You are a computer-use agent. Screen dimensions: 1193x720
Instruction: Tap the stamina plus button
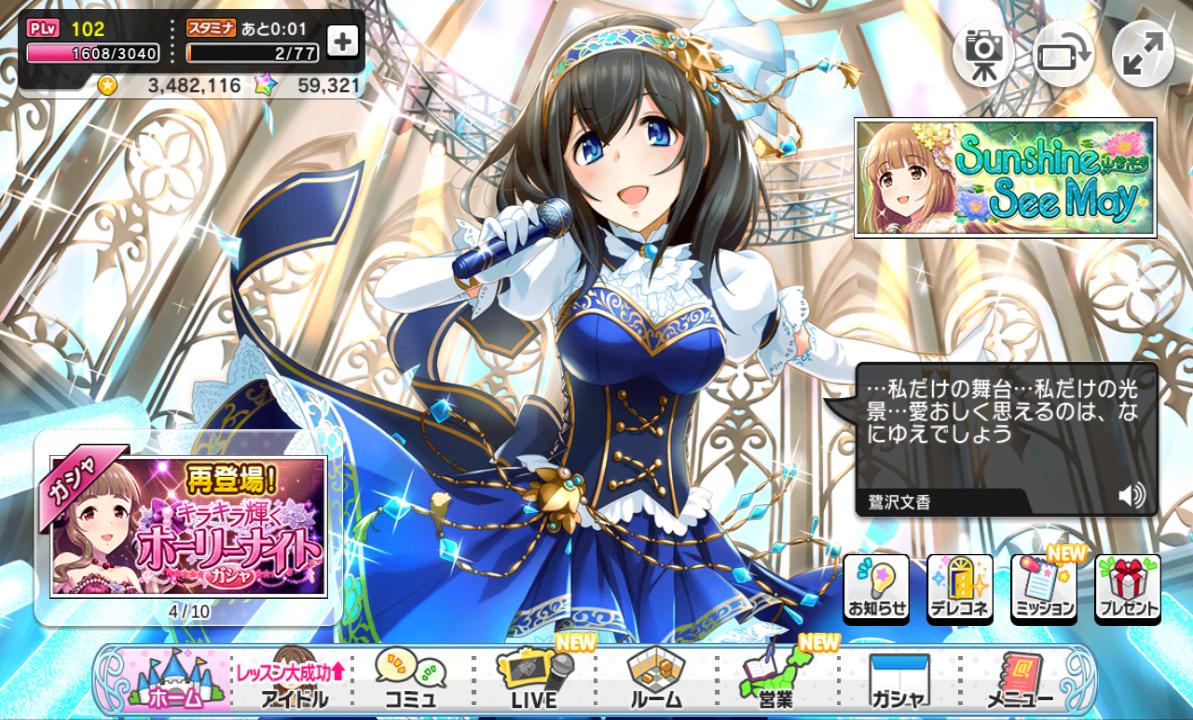(x=342, y=41)
